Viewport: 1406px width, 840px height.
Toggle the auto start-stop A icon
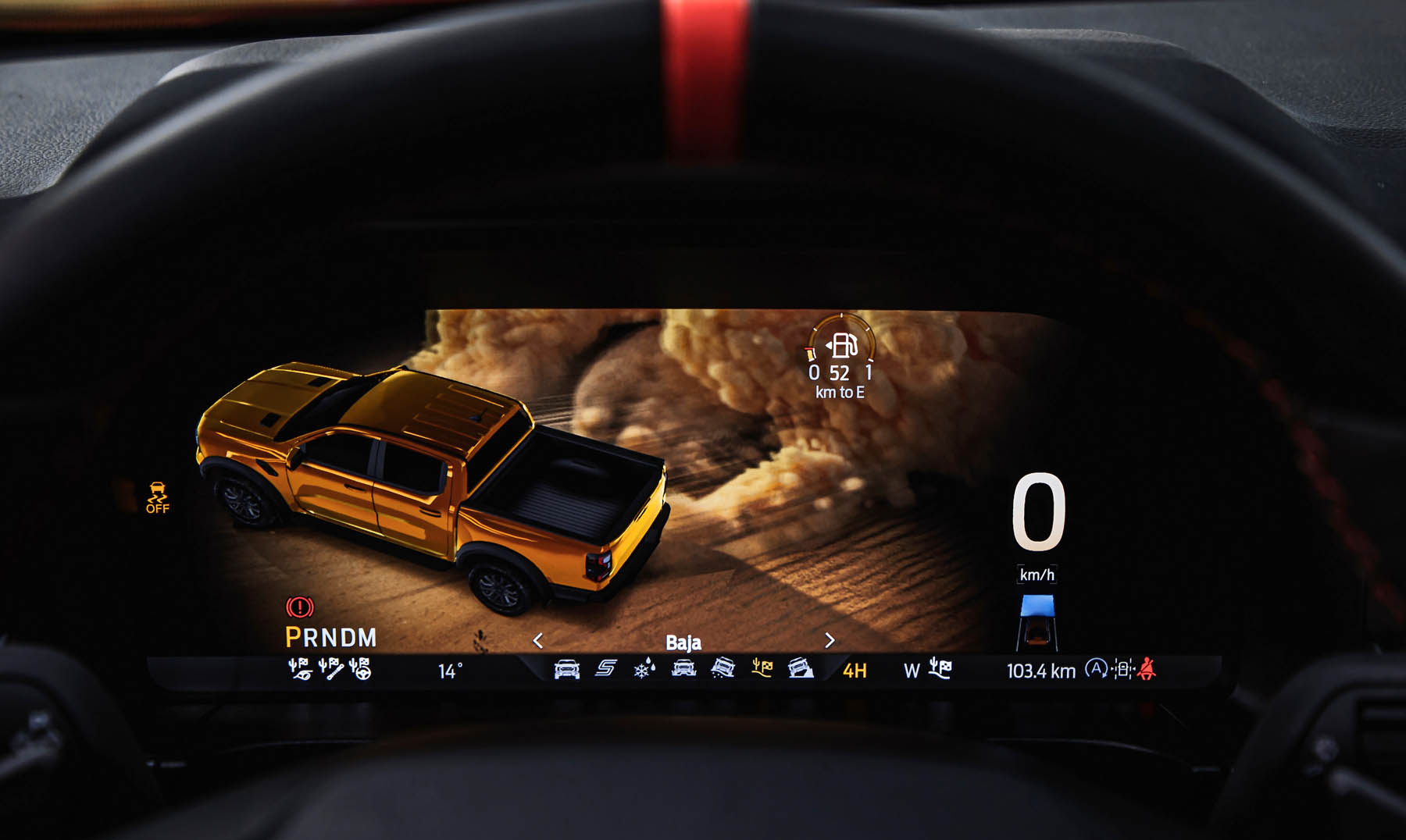pyautogui.click(x=1096, y=669)
